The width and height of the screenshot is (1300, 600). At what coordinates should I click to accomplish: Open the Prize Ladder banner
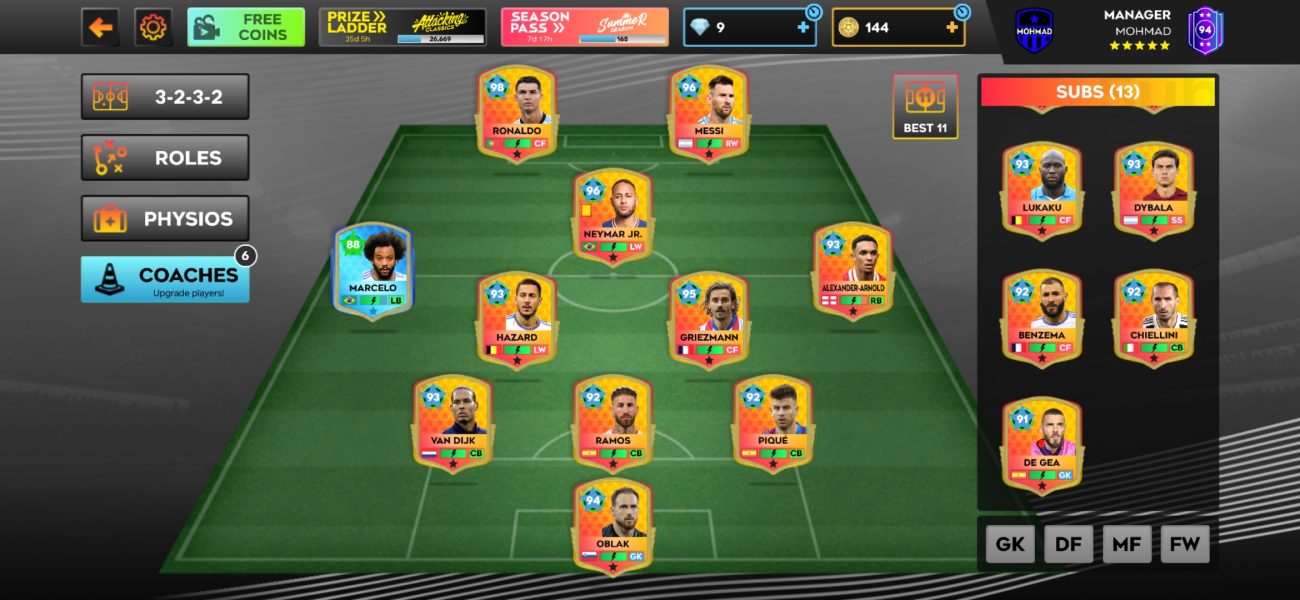tap(403, 28)
